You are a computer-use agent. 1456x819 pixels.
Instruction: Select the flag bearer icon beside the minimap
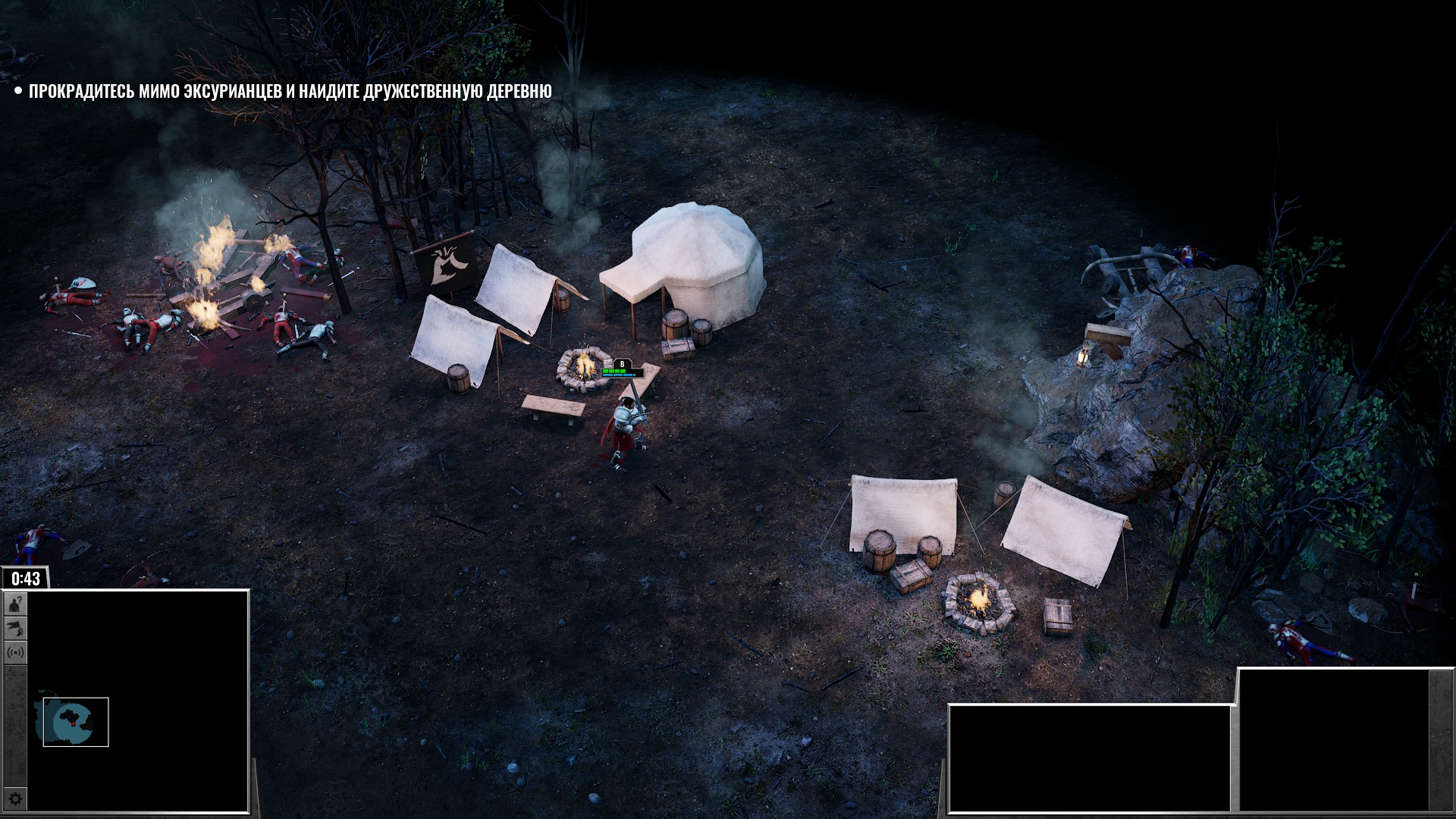pyautogui.click(x=16, y=628)
